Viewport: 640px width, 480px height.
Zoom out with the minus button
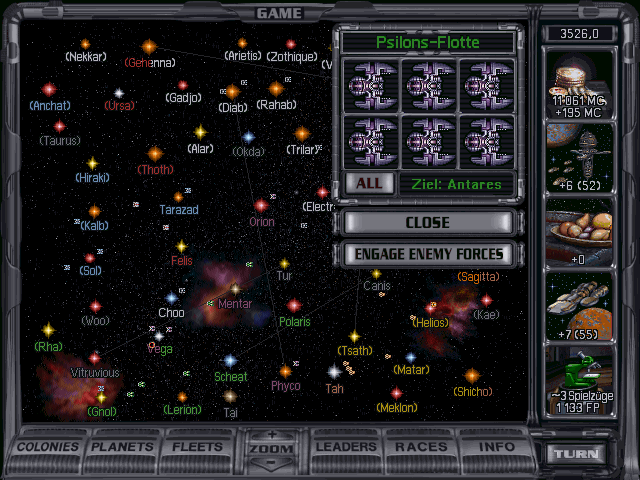click(x=273, y=464)
